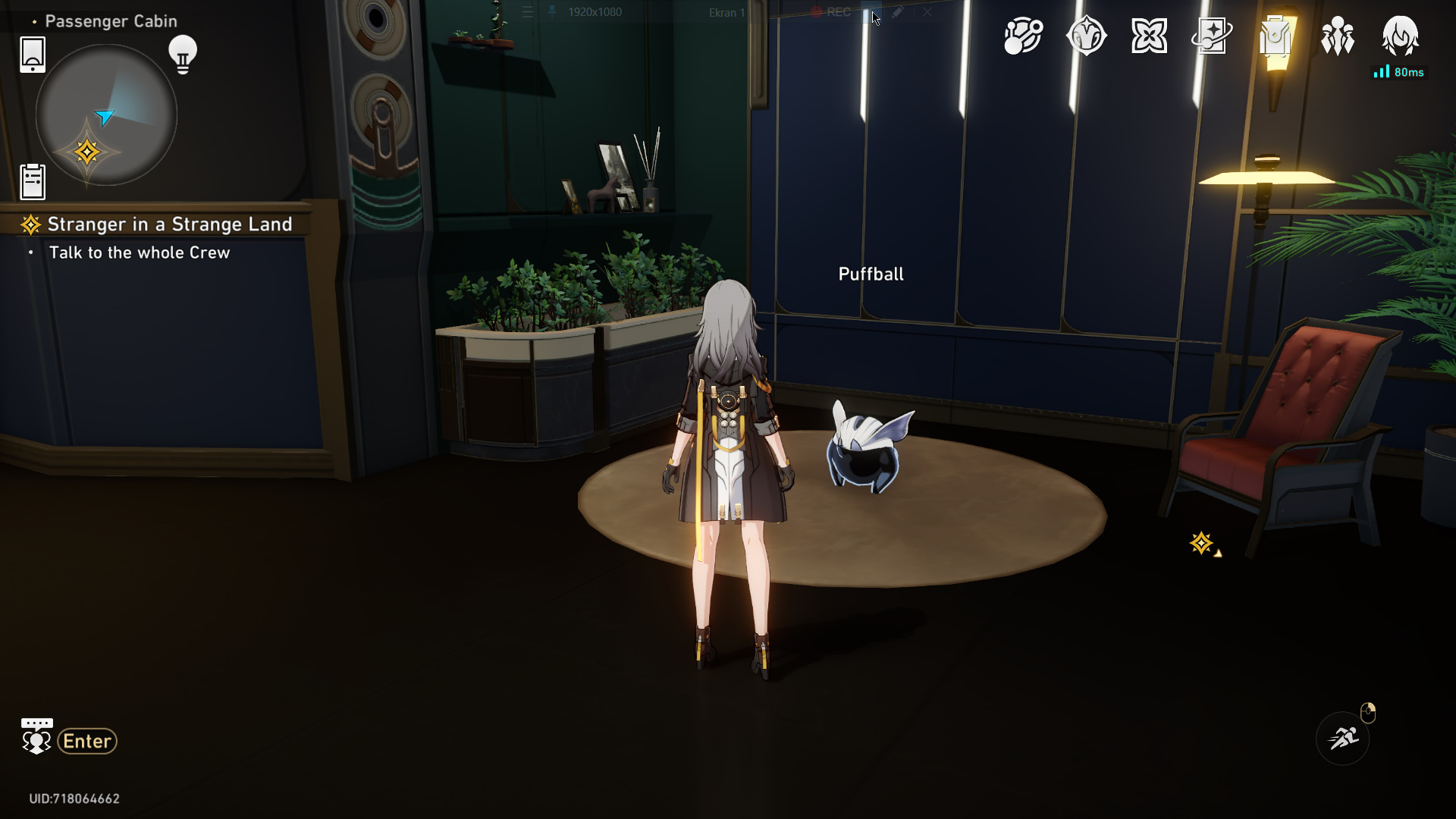Switch to the Ekran 1 screen selector
This screenshot has height=819, width=1456.
click(726, 14)
